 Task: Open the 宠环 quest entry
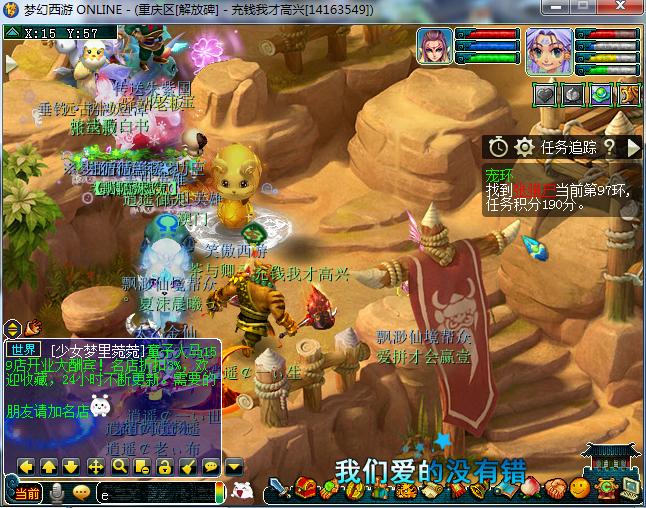[x=498, y=171]
